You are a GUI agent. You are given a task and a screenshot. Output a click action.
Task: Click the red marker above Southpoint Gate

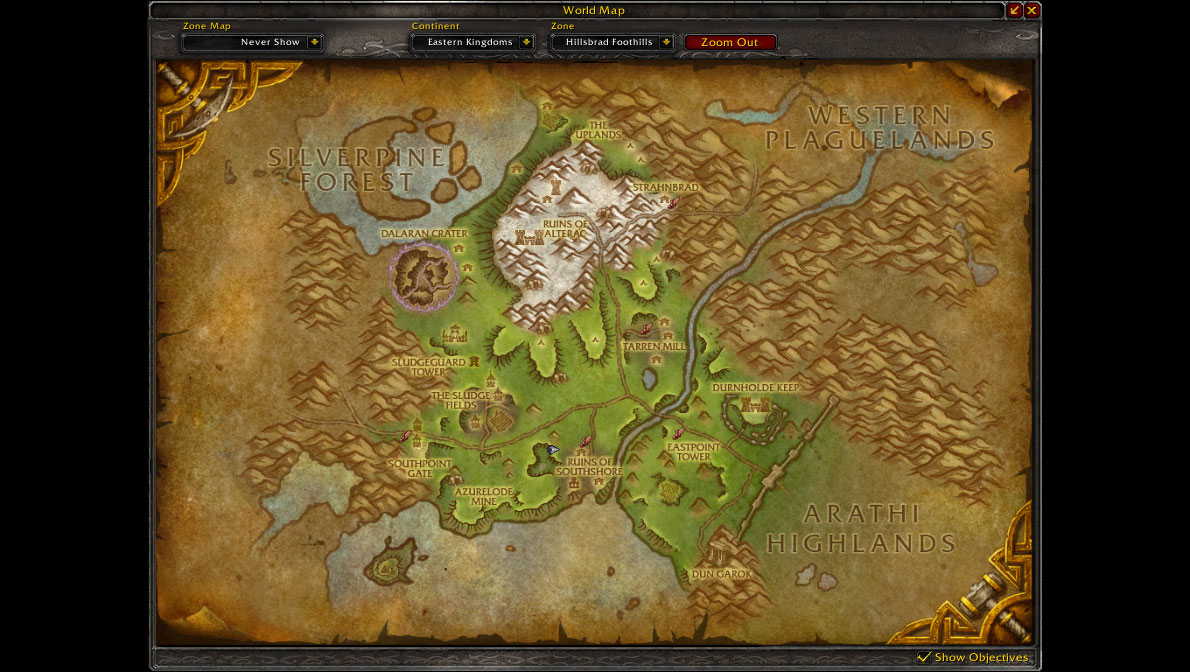click(x=405, y=436)
